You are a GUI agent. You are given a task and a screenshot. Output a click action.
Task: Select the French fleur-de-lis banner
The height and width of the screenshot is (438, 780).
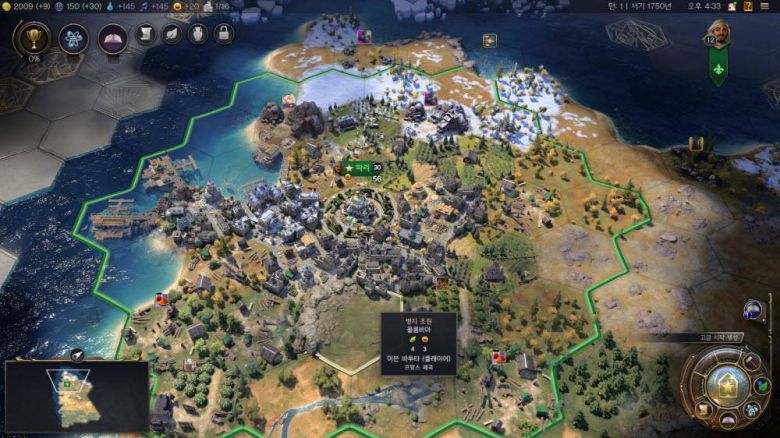[x=717, y=68]
